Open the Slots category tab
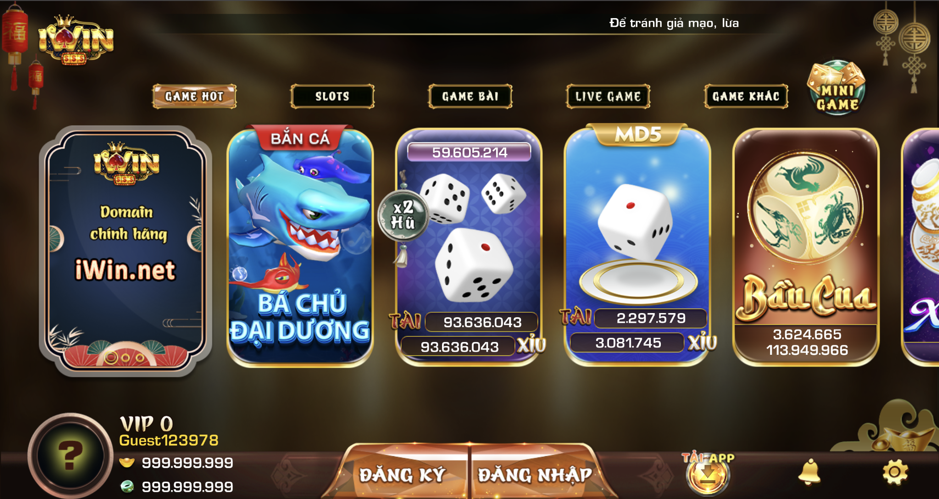Image resolution: width=939 pixels, height=499 pixels. click(332, 96)
